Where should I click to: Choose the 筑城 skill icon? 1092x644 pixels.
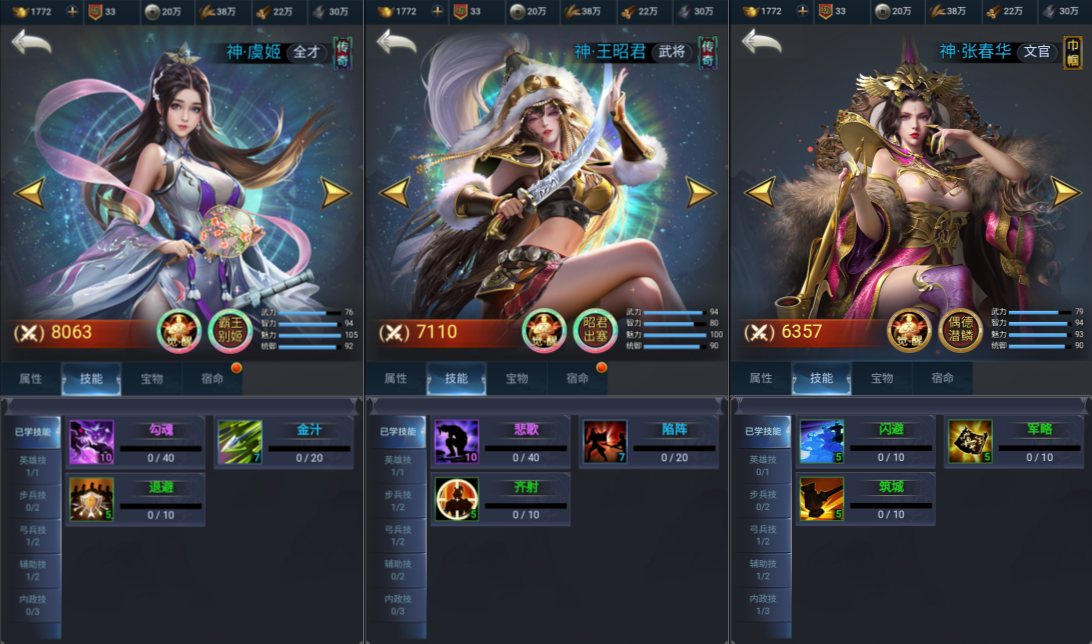pos(821,498)
